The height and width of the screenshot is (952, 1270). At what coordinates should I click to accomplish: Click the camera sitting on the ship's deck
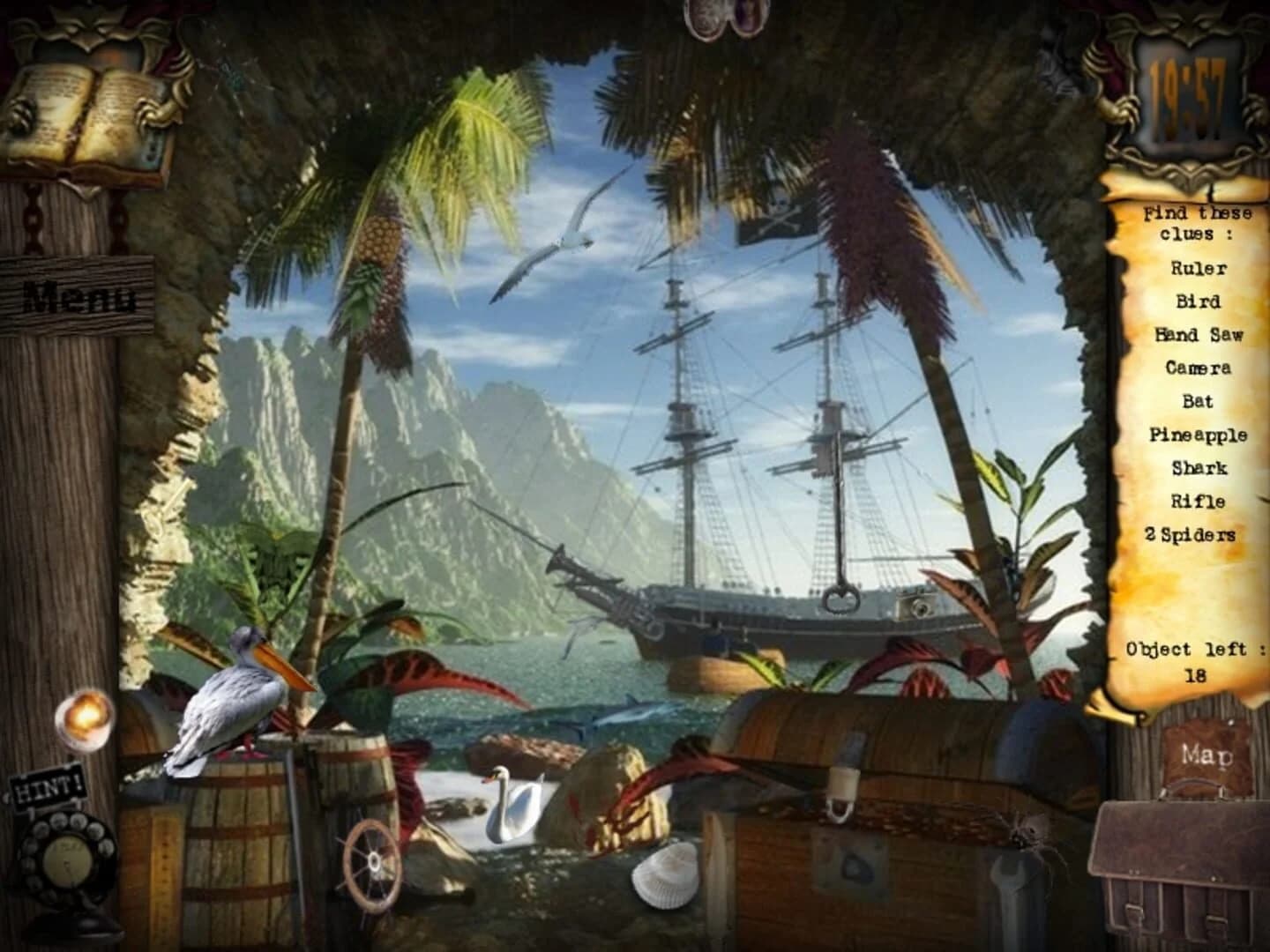point(917,604)
